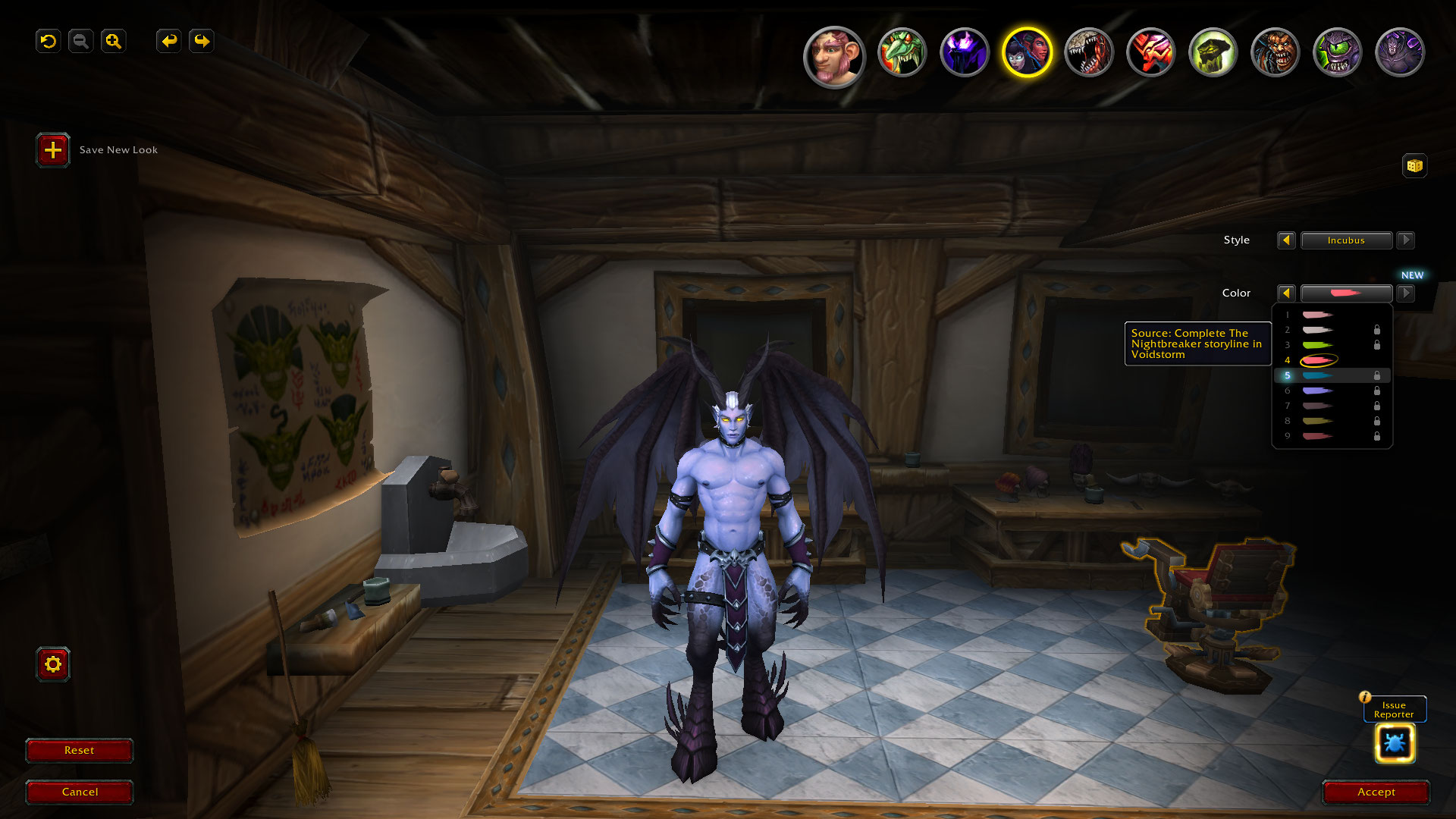The width and height of the screenshot is (1456, 819).
Task: Zoom out from the character
Action: click(x=81, y=41)
